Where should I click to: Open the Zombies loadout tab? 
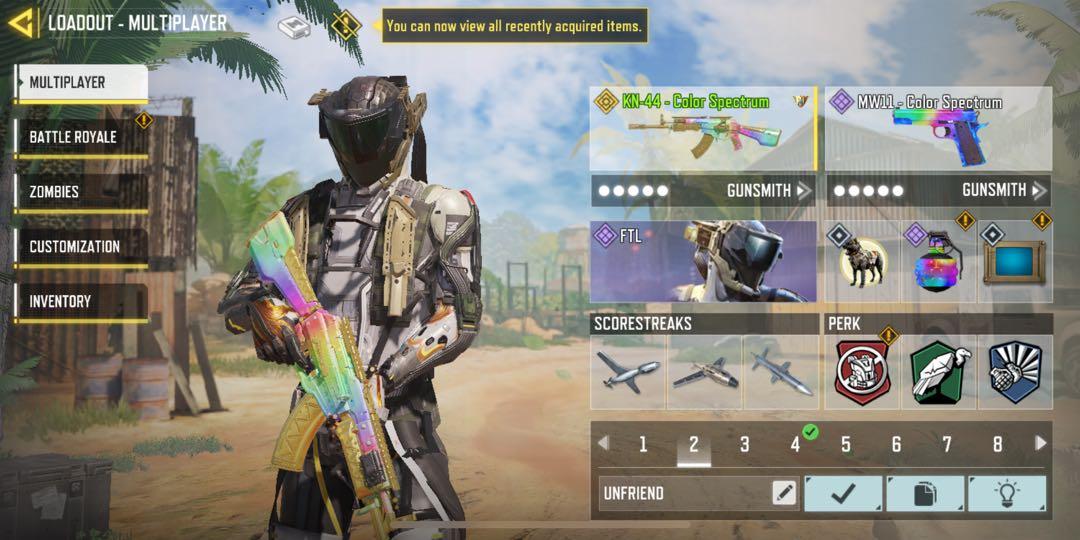[82, 192]
